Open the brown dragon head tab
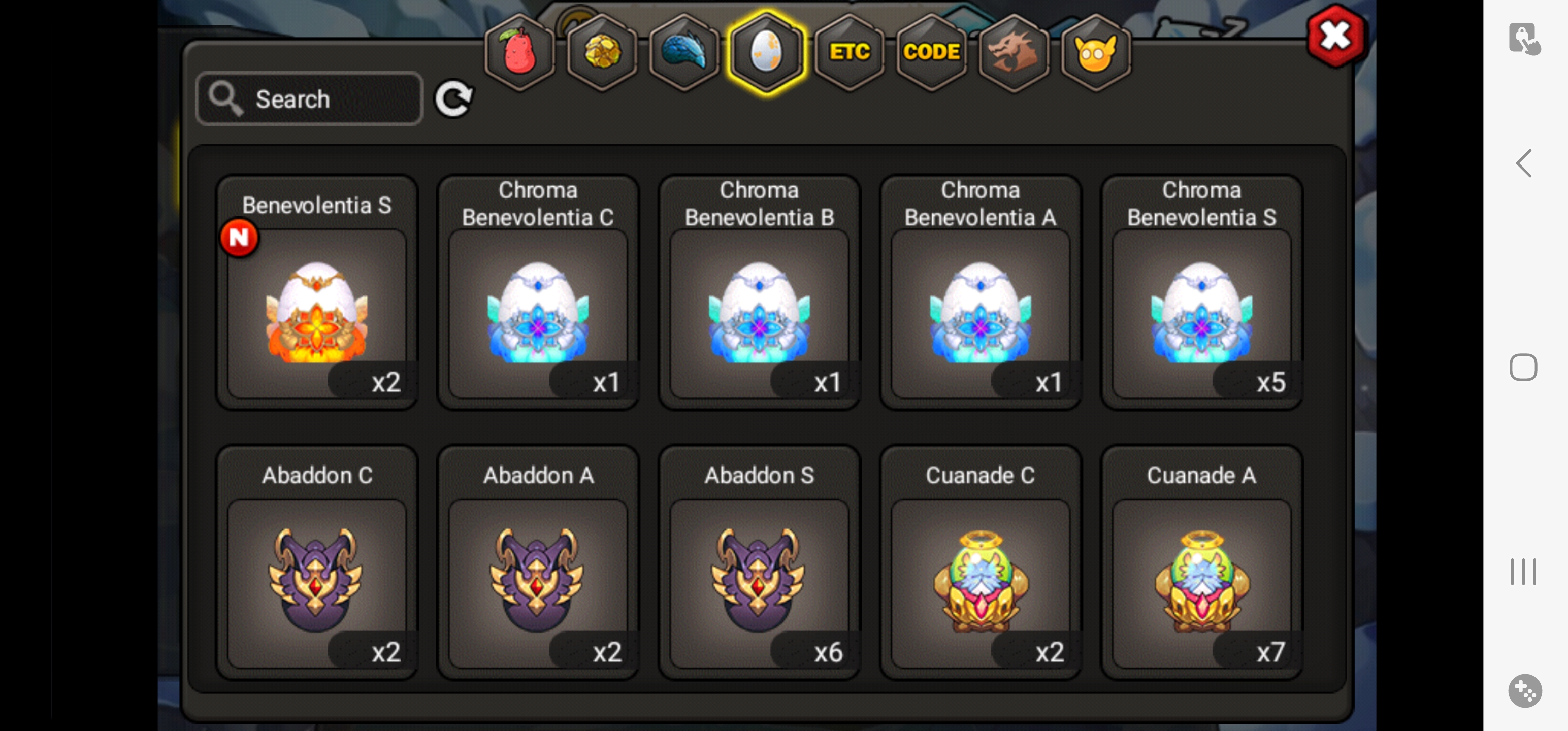The width and height of the screenshot is (1568, 731). (x=1014, y=52)
